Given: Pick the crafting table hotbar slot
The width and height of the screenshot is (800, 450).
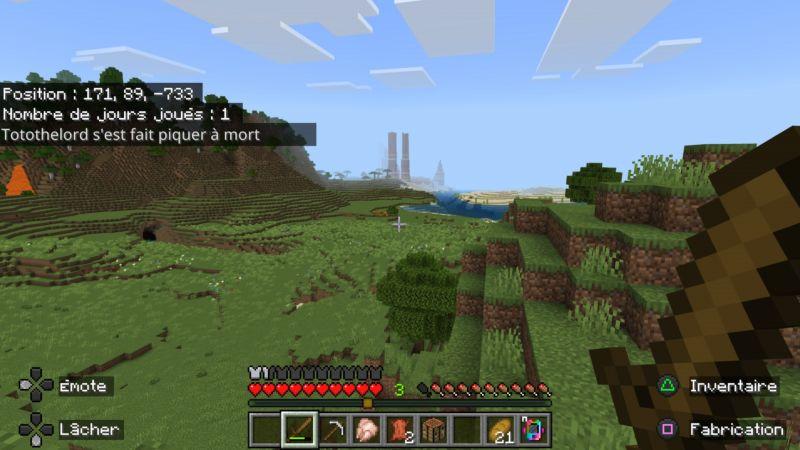Looking at the screenshot, I should tap(432, 430).
